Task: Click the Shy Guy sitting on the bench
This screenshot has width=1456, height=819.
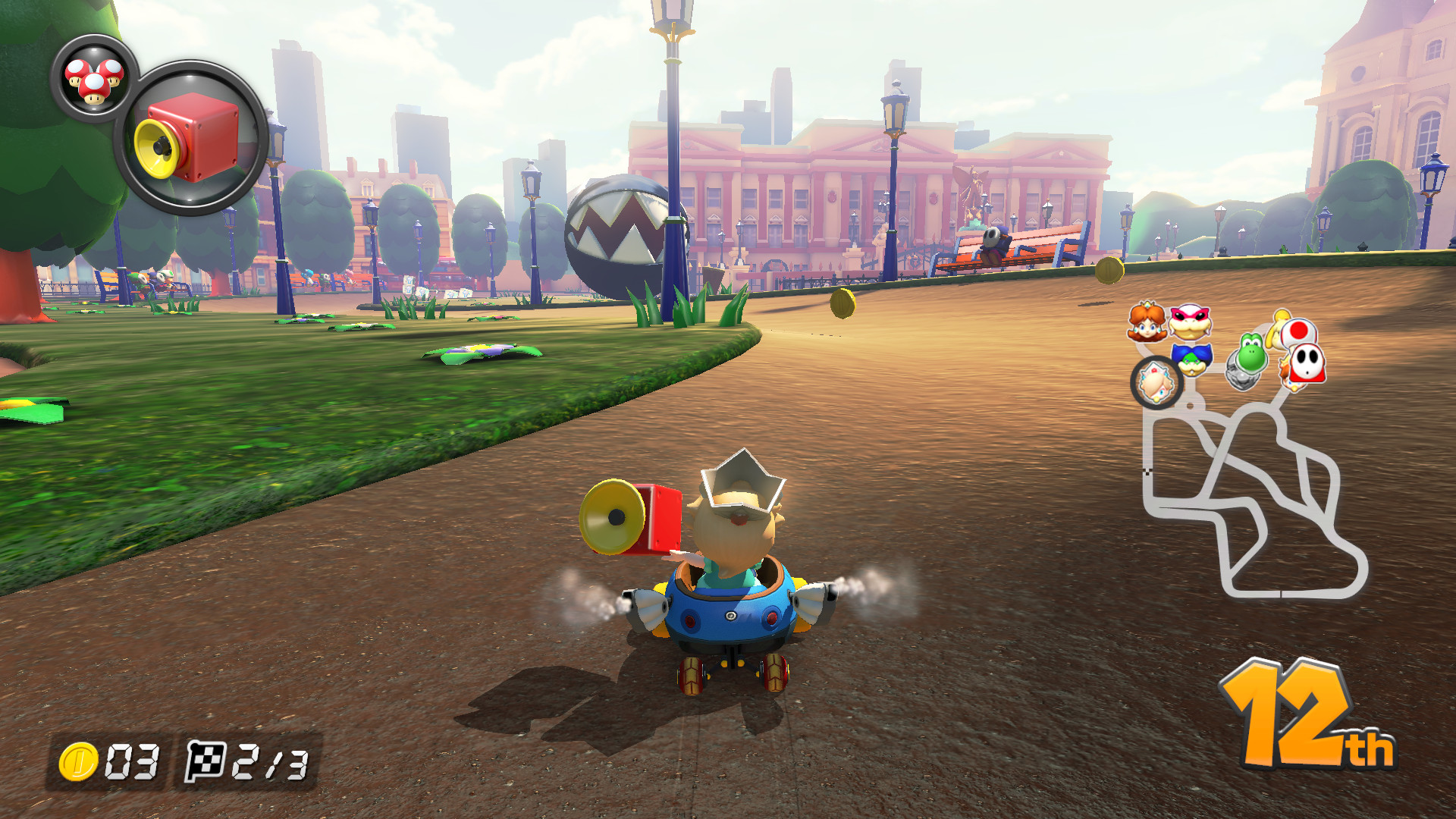Action: point(993,241)
